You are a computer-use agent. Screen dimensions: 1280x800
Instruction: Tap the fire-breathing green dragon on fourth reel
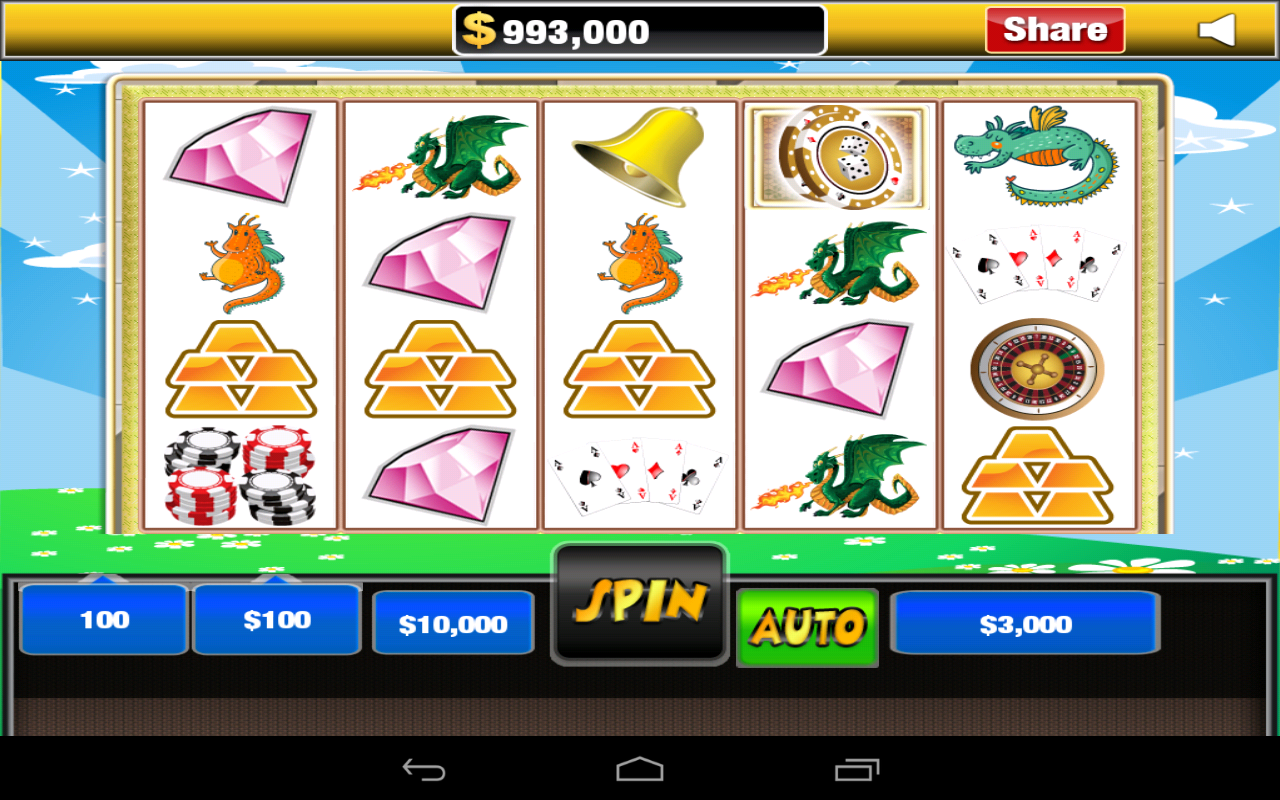838,262
